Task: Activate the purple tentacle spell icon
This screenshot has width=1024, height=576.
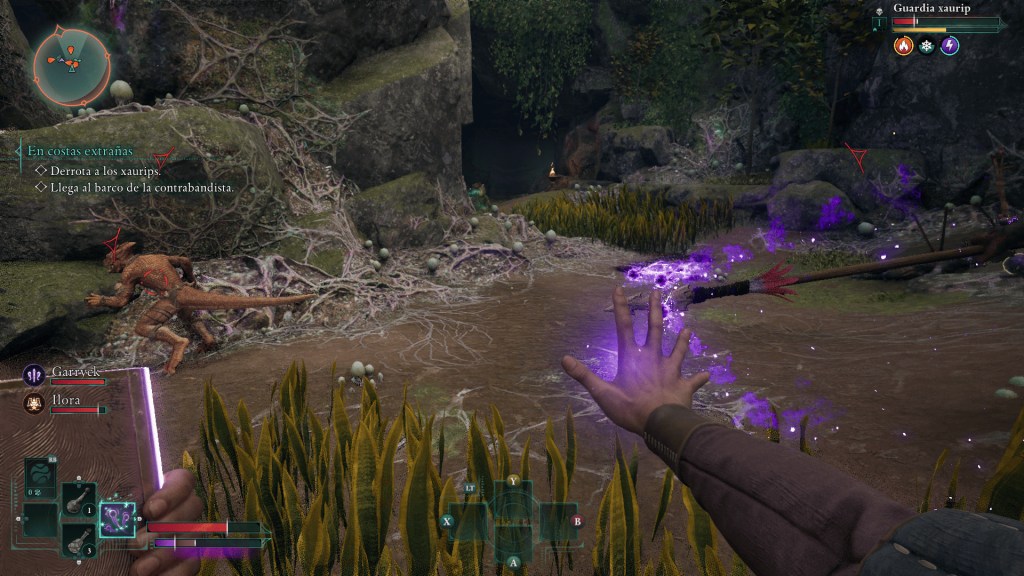Action: pos(118,519)
